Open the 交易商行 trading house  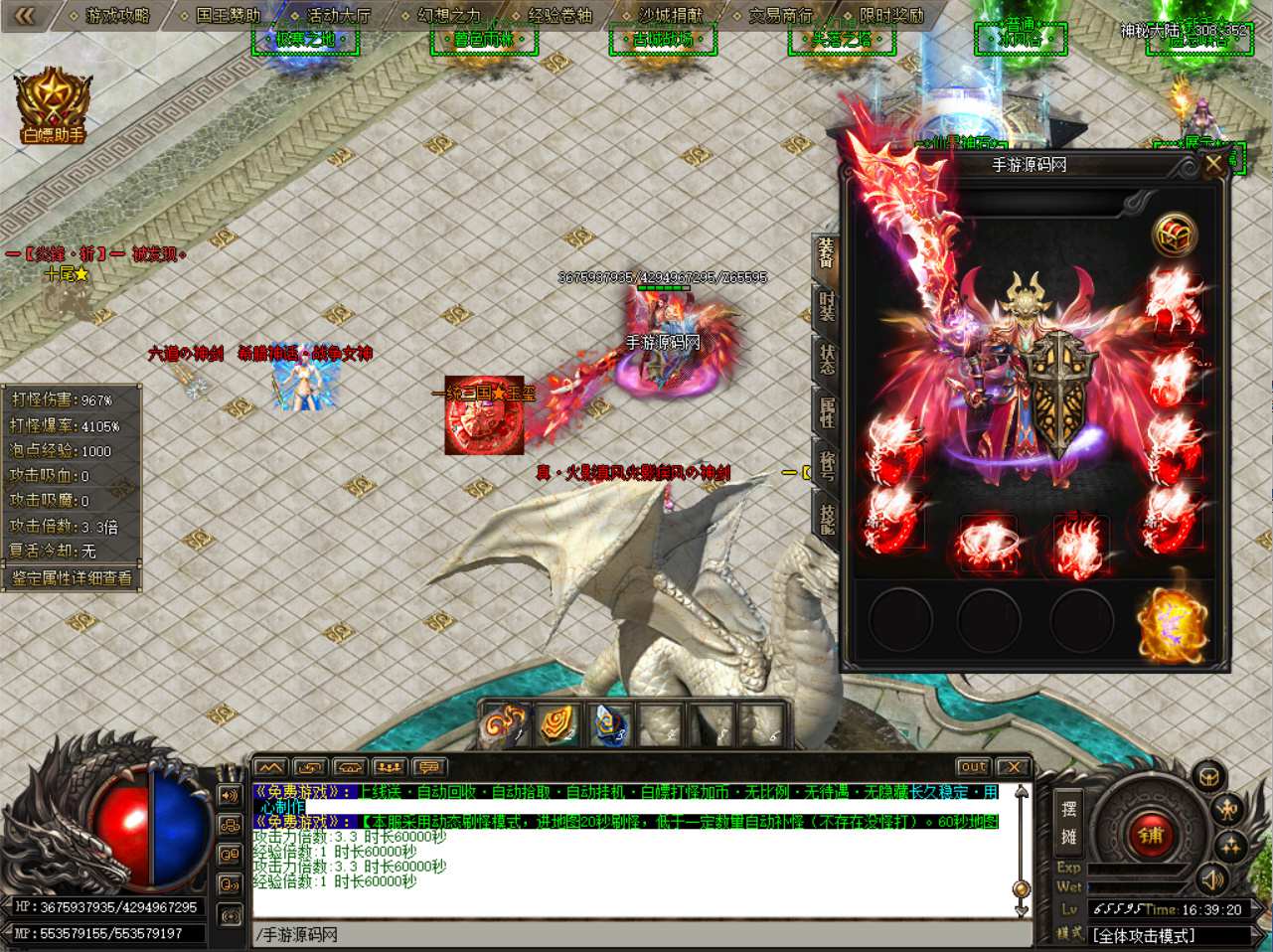(x=780, y=15)
